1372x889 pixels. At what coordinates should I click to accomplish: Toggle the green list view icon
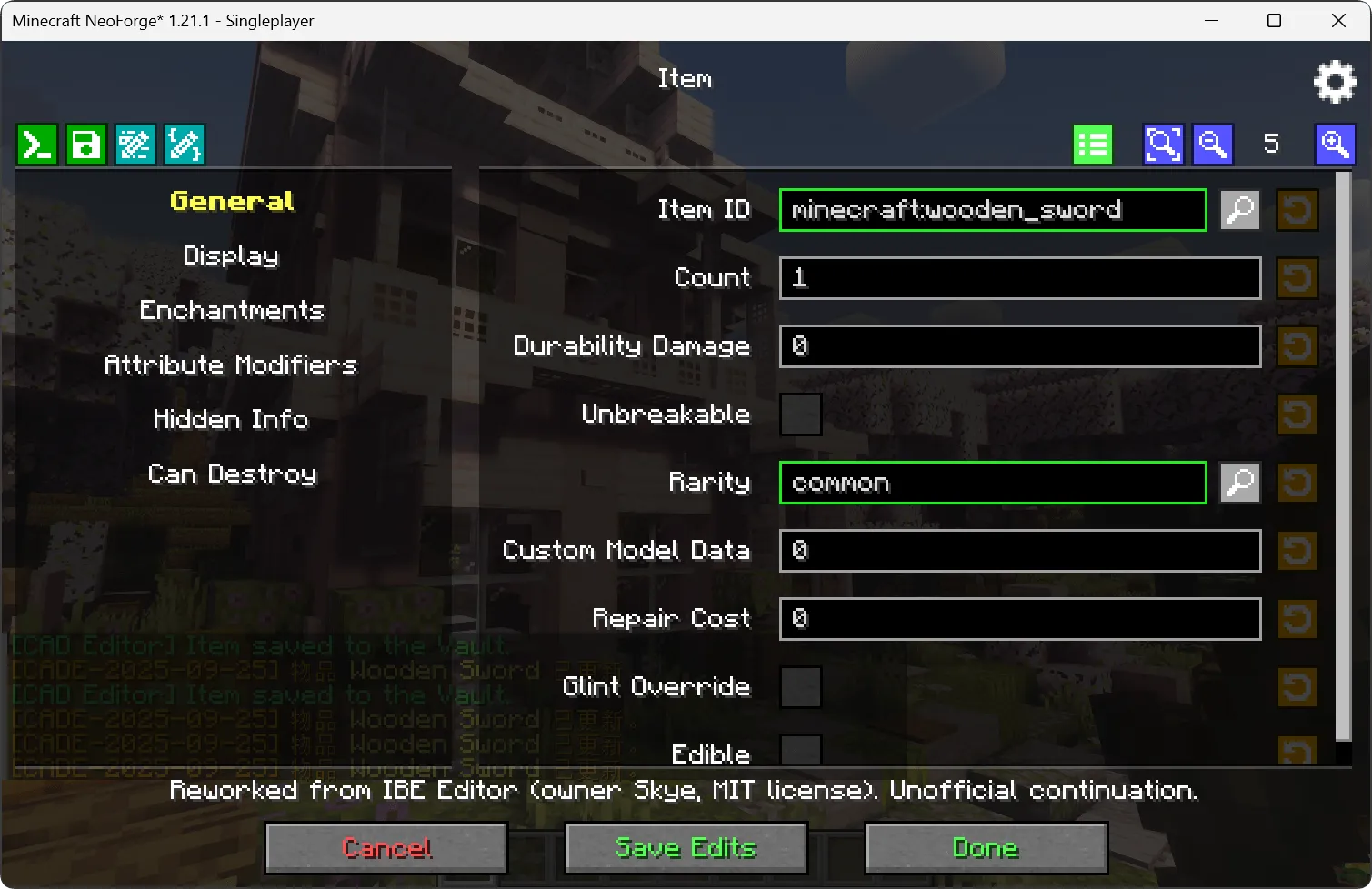(x=1091, y=144)
